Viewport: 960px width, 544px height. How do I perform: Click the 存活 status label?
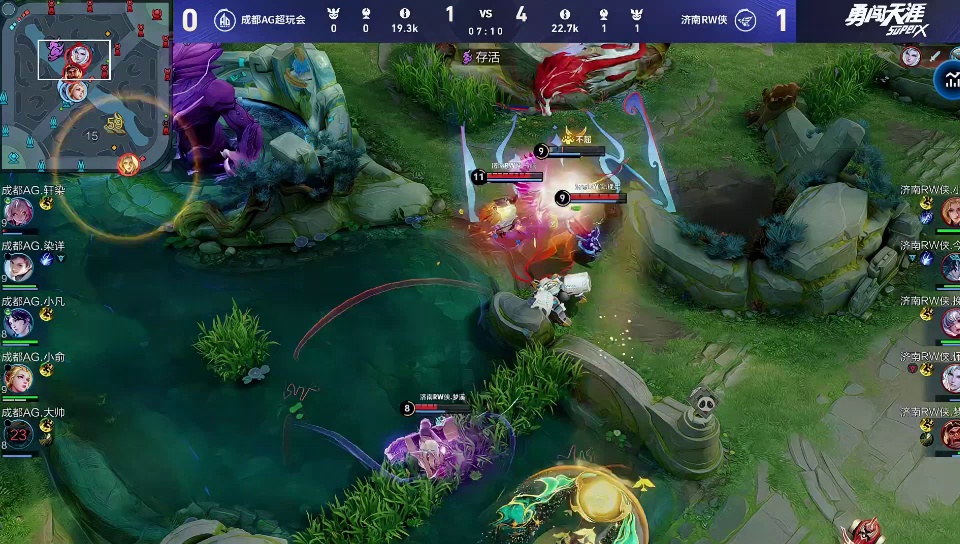coord(482,58)
